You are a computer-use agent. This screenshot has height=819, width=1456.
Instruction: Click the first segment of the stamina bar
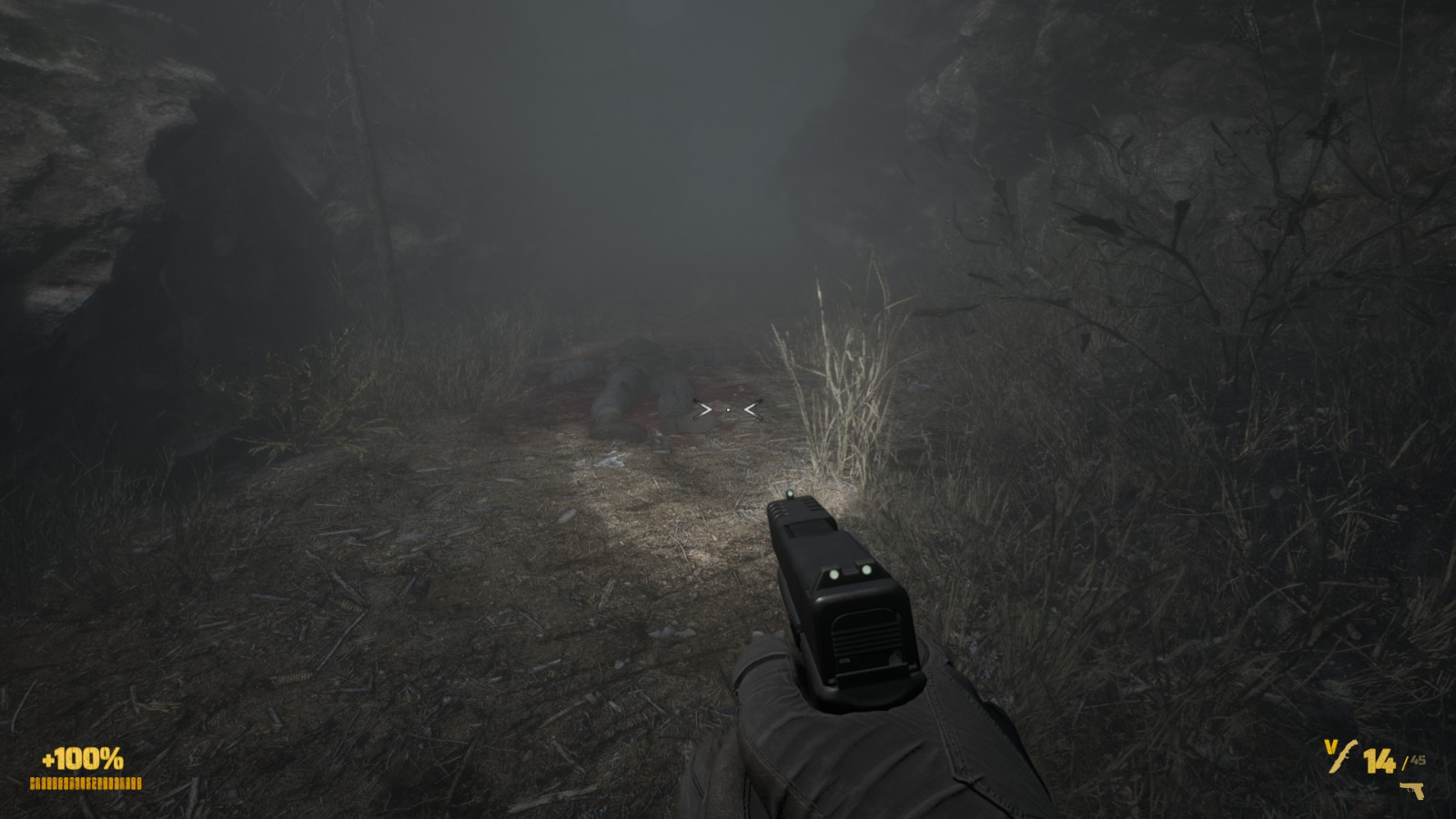(x=33, y=784)
